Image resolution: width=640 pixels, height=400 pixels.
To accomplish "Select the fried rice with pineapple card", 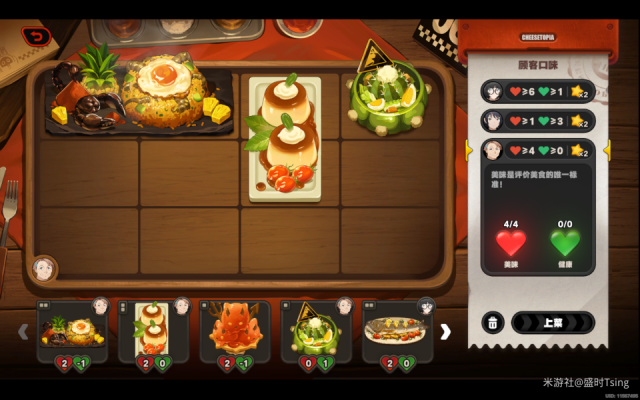I will pyautogui.click(x=72, y=330).
